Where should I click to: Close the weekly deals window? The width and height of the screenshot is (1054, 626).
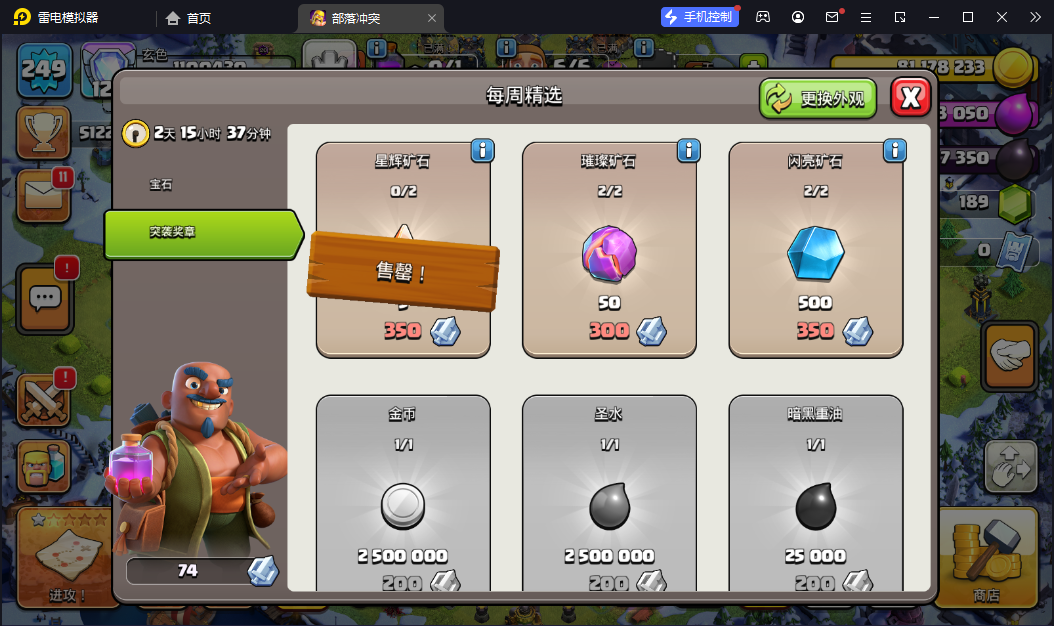click(x=910, y=97)
